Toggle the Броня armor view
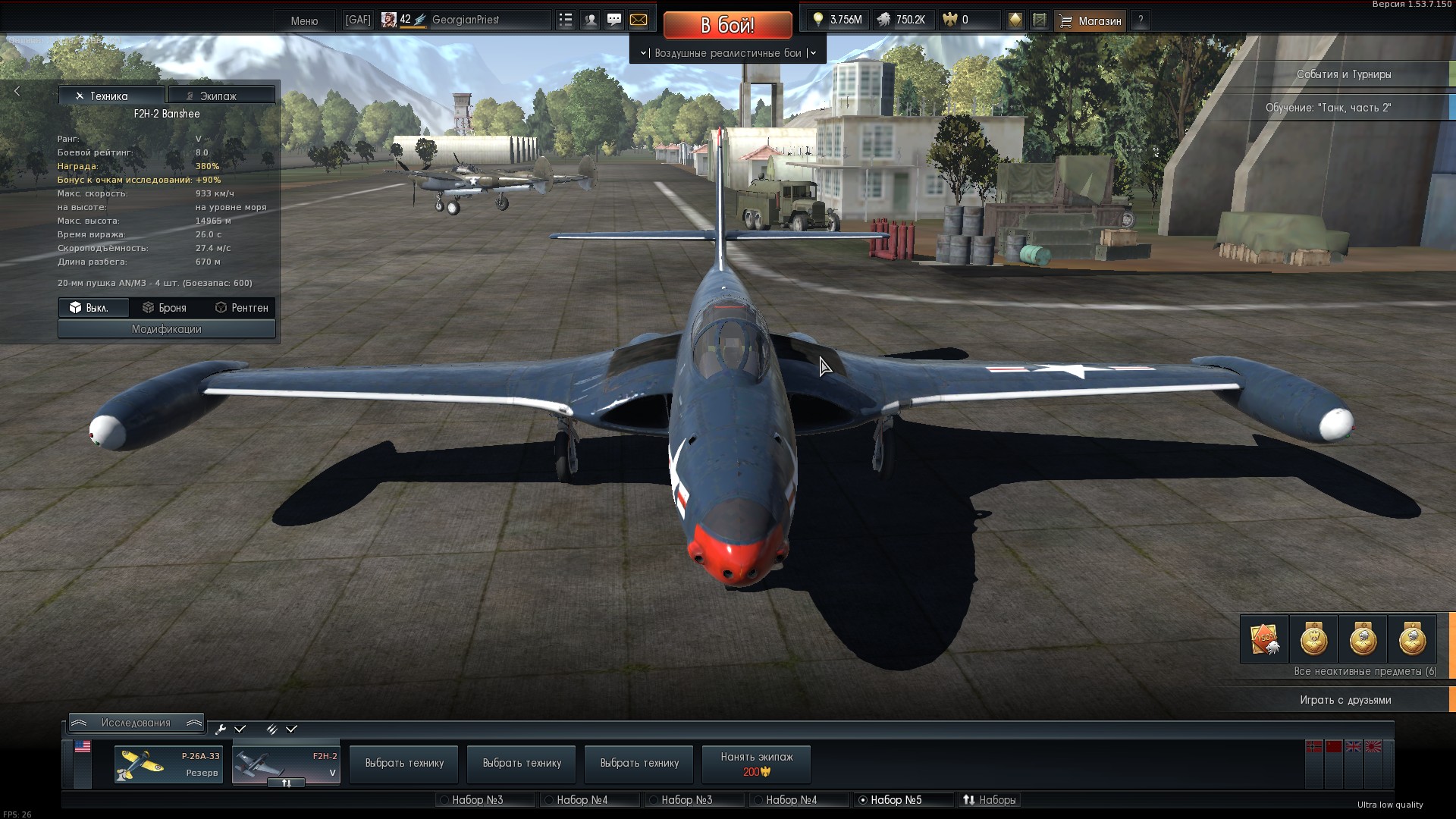 165,307
